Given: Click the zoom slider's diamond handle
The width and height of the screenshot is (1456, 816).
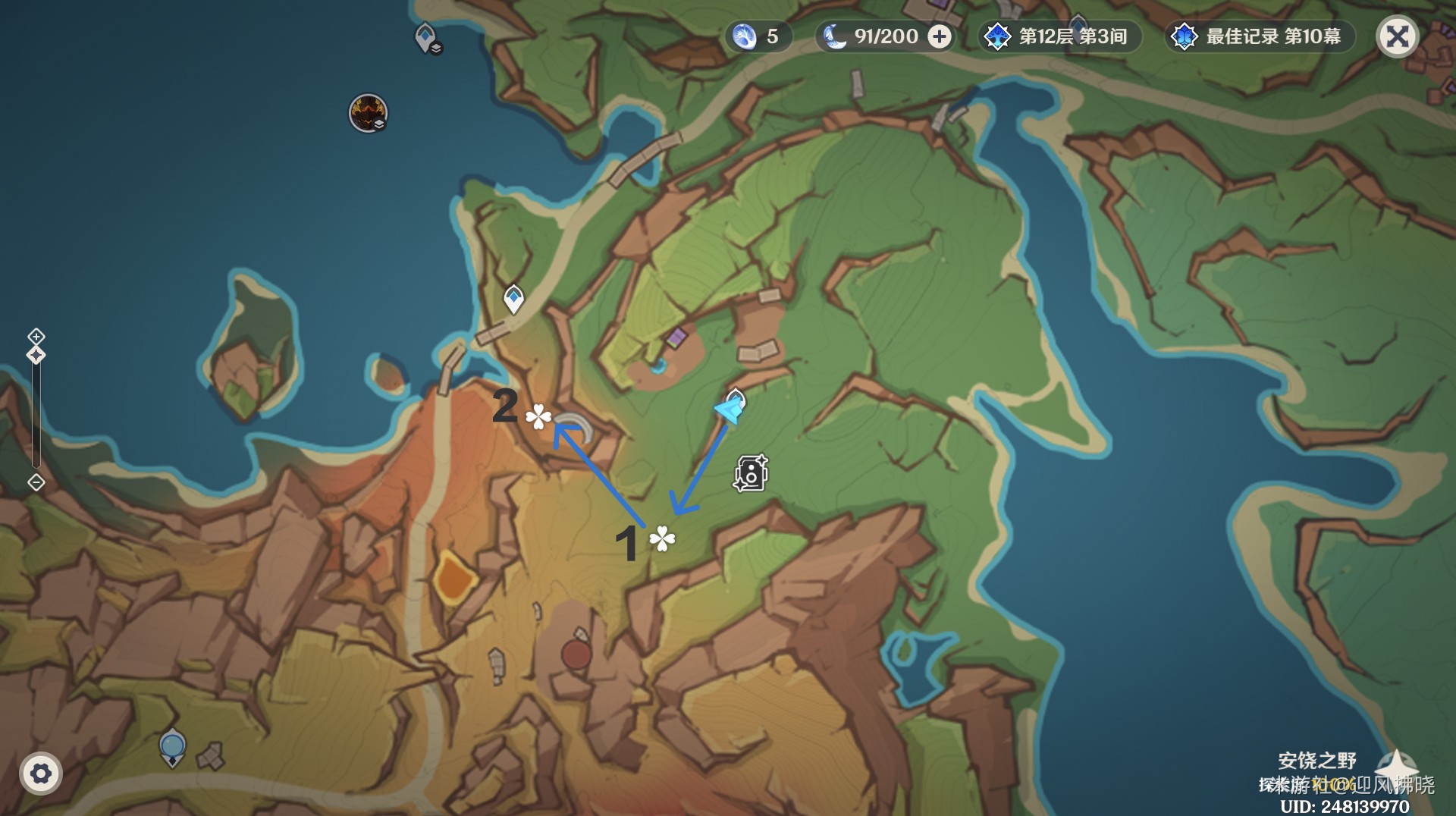Looking at the screenshot, I should 36,355.
